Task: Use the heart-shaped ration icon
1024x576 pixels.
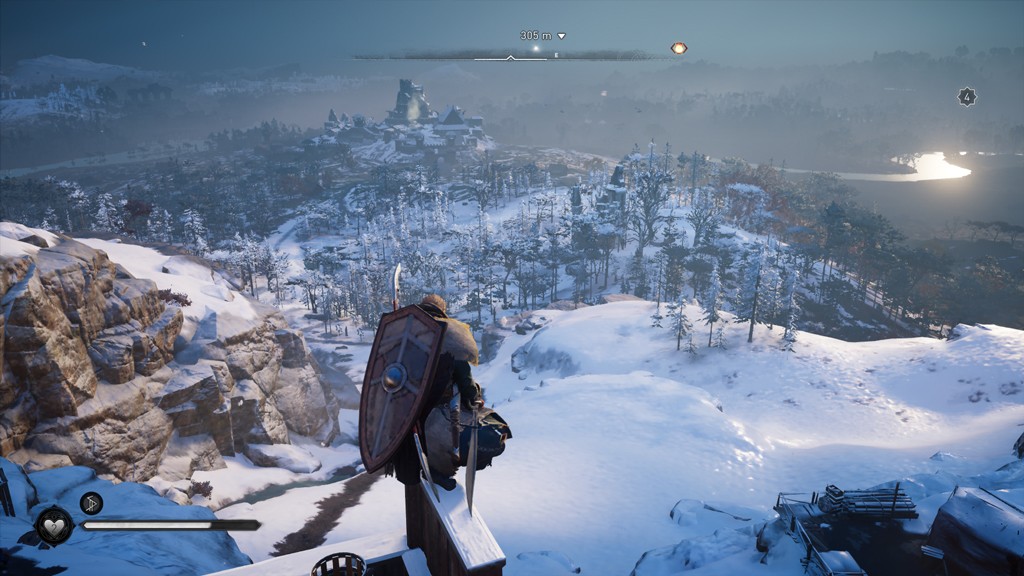Action: click(54, 525)
